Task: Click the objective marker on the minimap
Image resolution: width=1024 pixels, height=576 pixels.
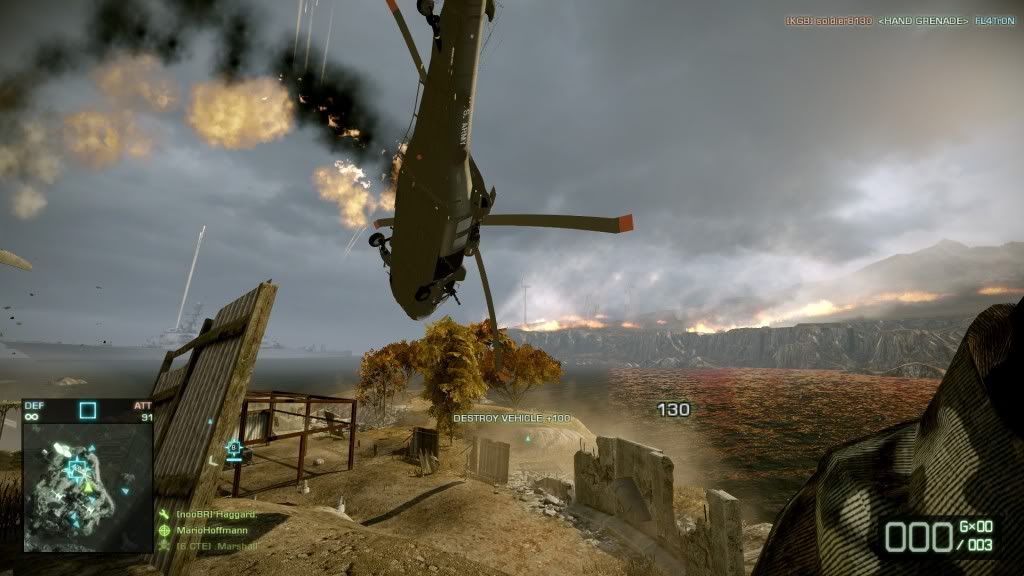Action: 76,468
